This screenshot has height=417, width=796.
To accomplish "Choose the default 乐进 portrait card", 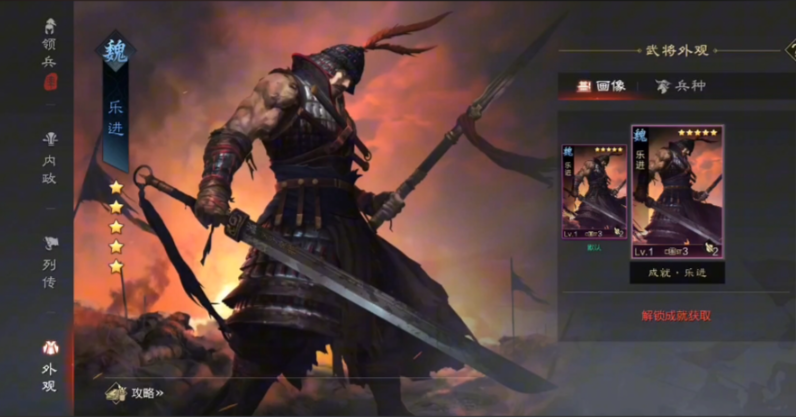I will coord(594,191).
